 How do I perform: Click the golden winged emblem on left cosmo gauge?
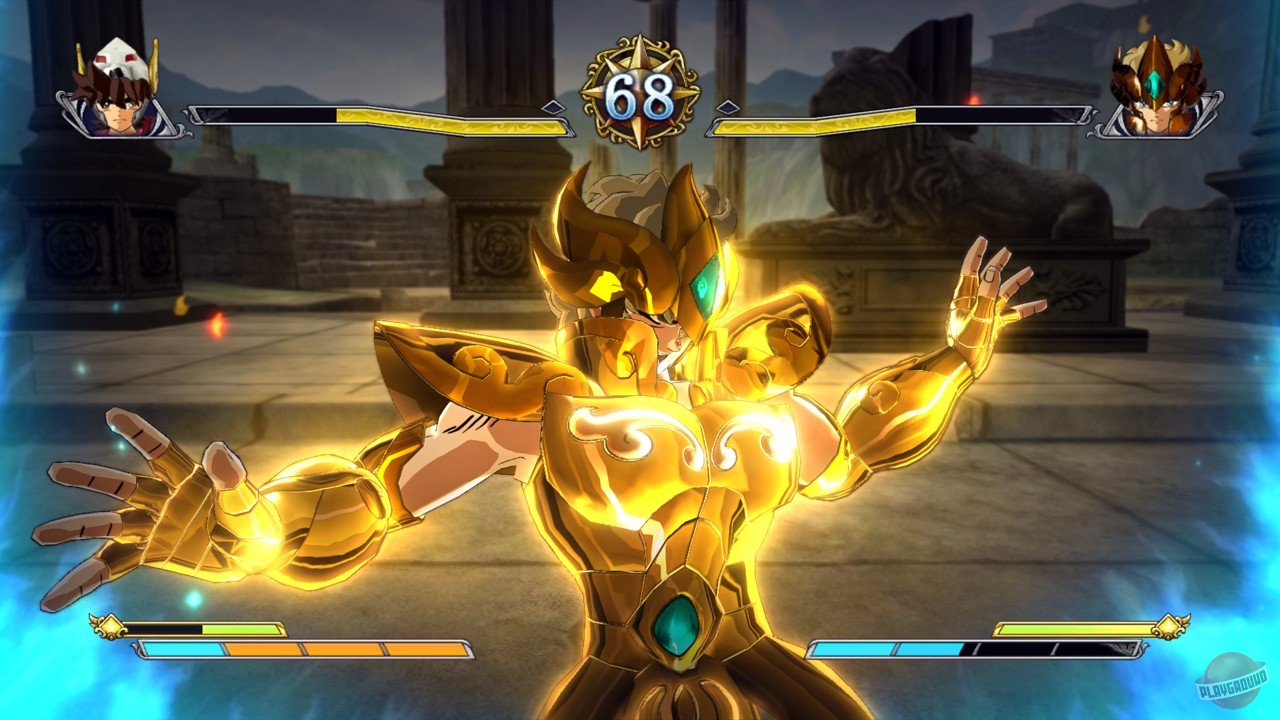pos(110,628)
